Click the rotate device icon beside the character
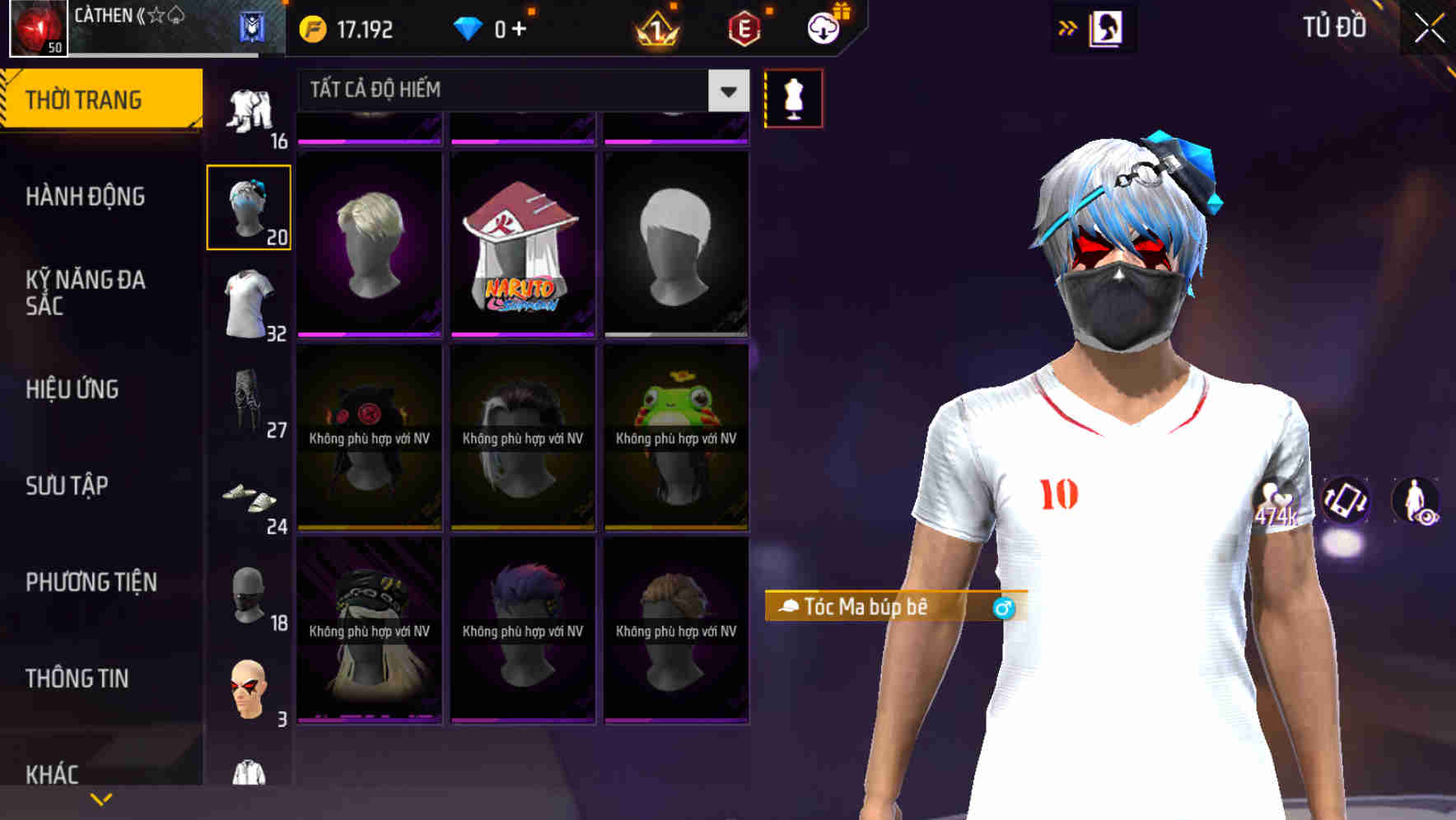This screenshot has height=820, width=1456. 1346,502
